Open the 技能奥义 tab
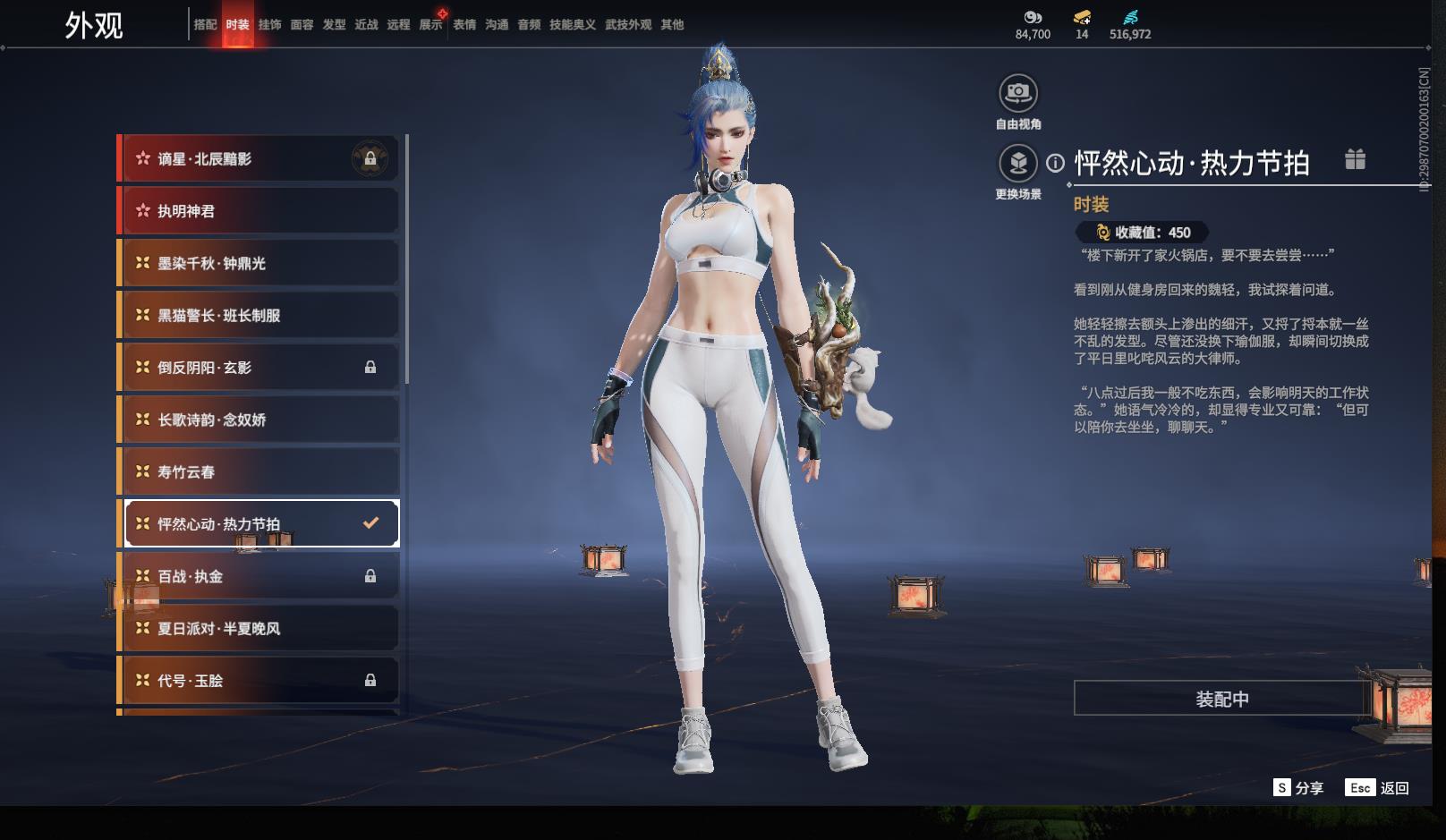The width and height of the screenshot is (1446, 840). [572, 25]
